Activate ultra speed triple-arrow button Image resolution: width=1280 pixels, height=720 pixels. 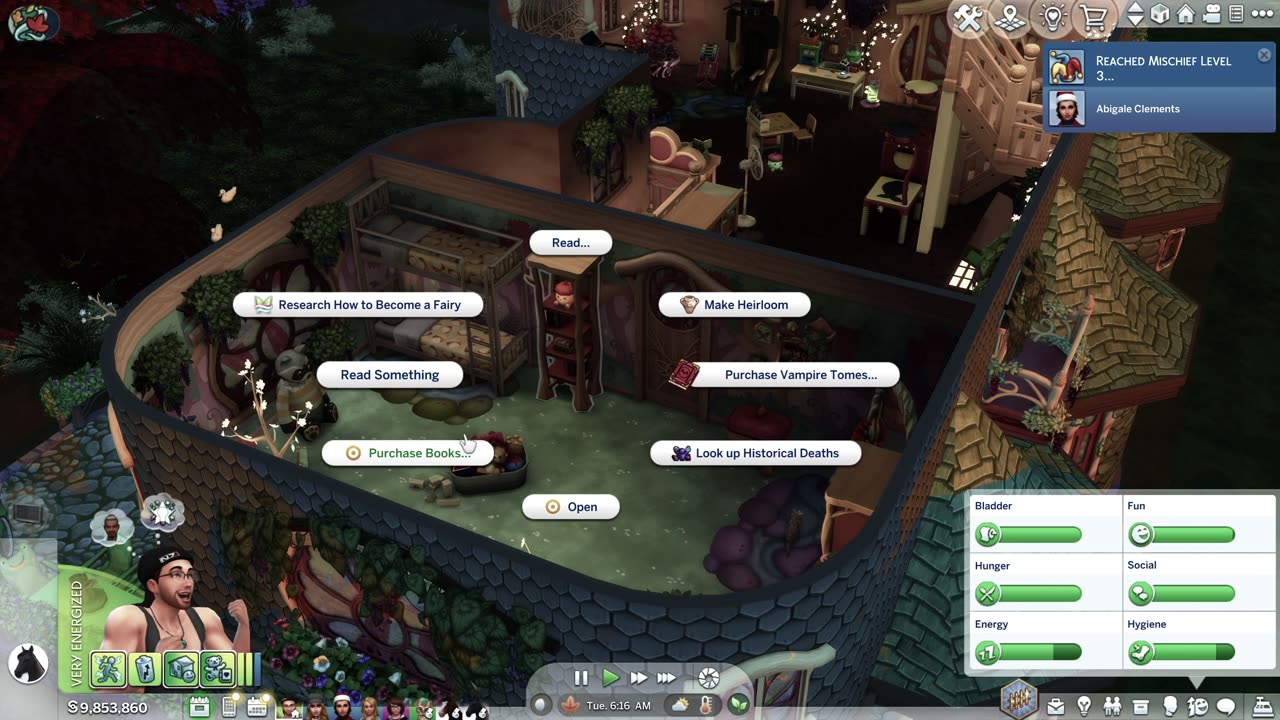[x=666, y=678]
